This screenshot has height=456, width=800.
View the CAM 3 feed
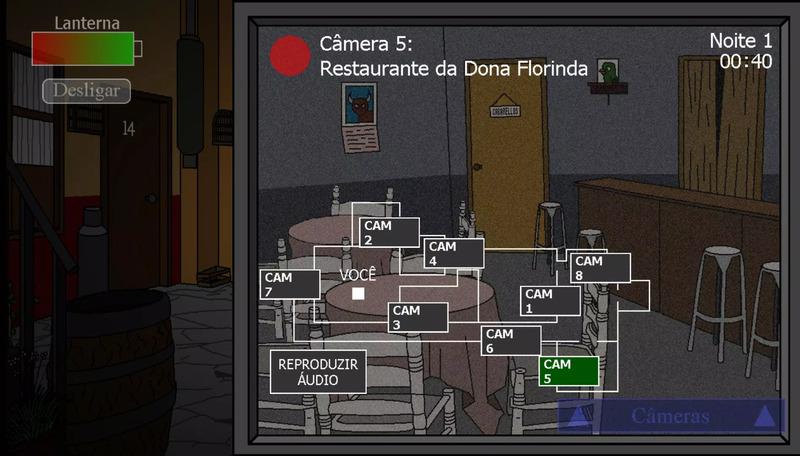[418, 317]
